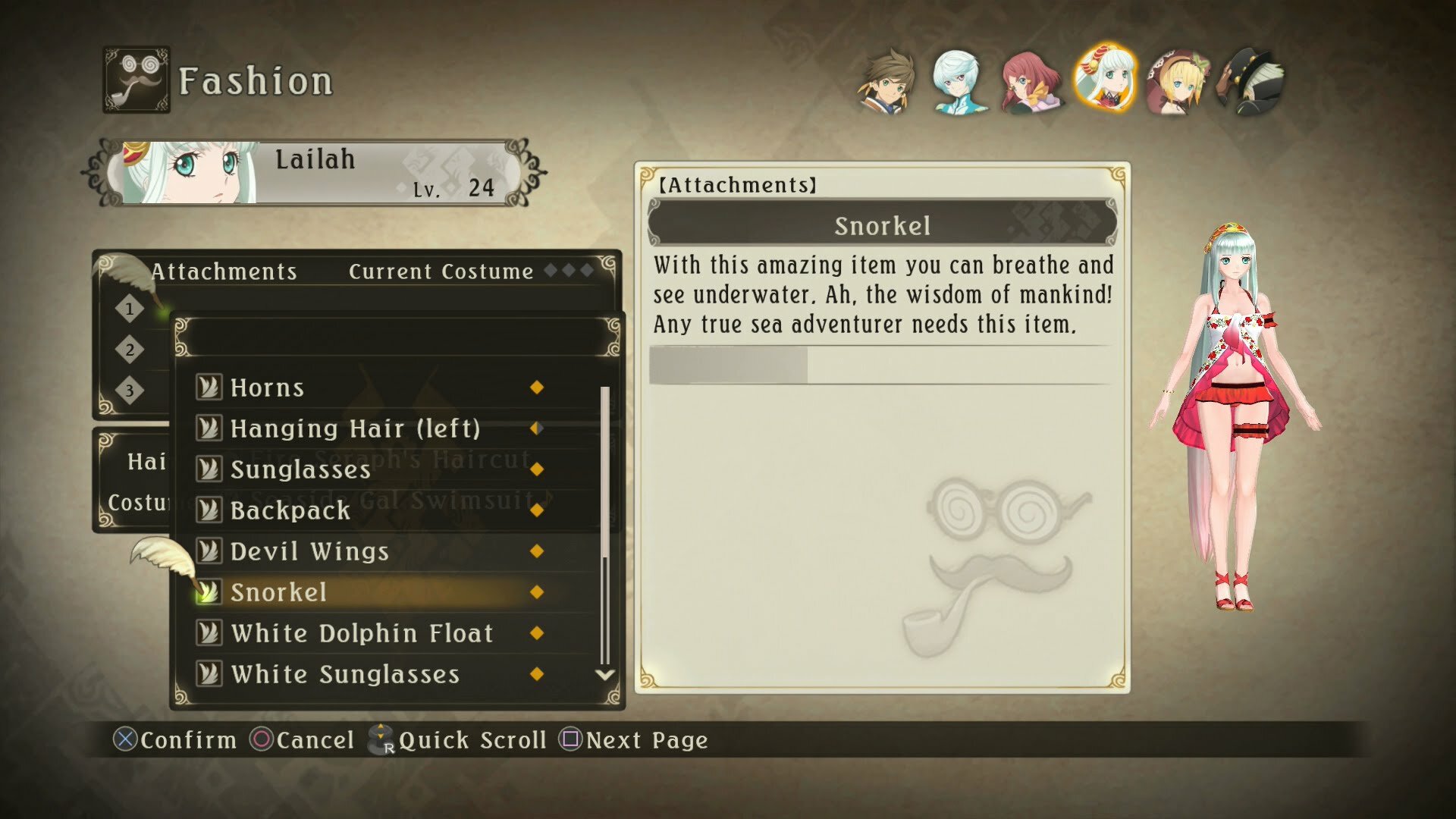Choose attachment slot number 2
The image size is (1456, 819).
pyautogui.click(x=130, y=350)
